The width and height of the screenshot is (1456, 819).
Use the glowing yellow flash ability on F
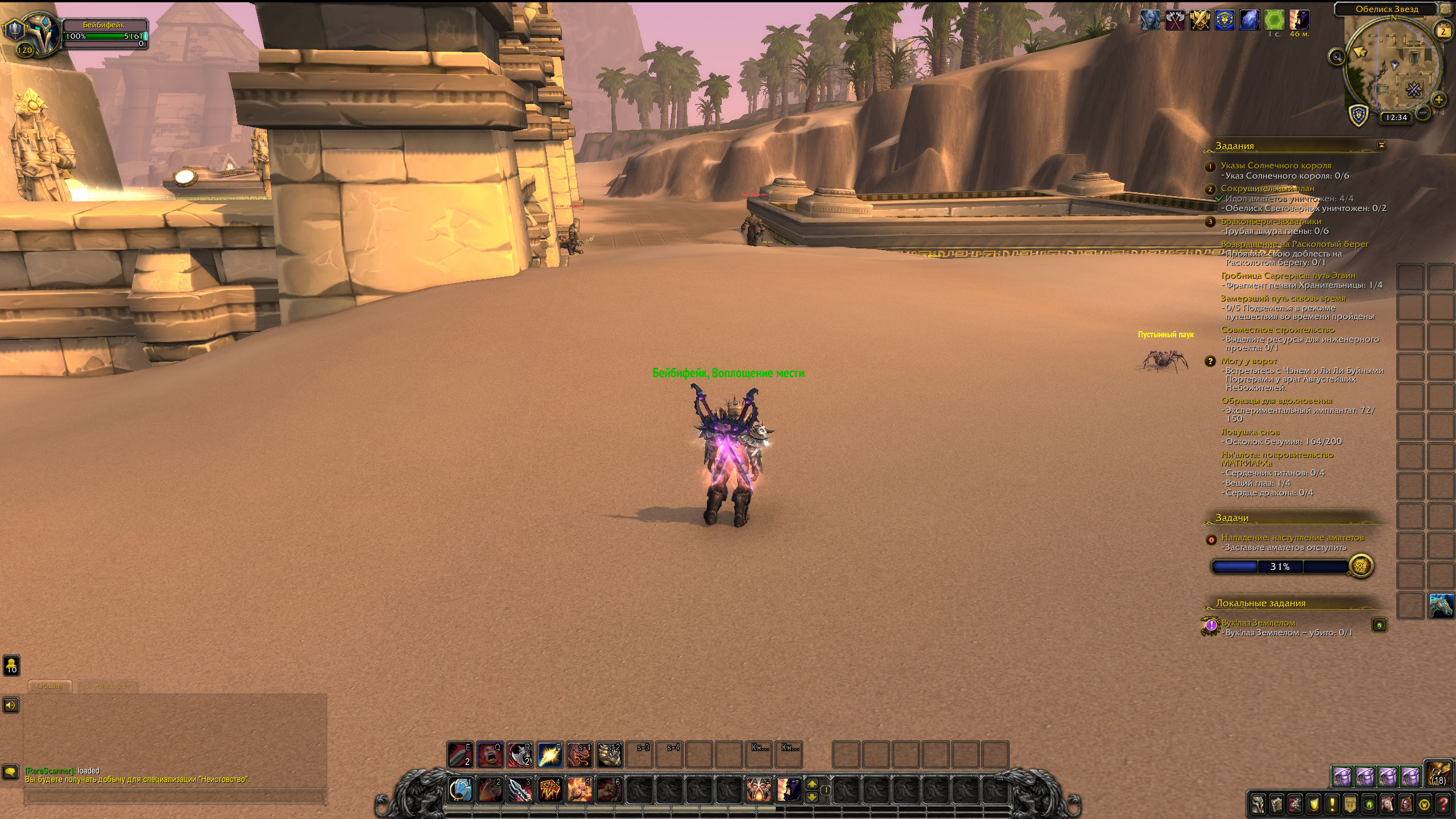pyautogui.click(x=549, y=755)
